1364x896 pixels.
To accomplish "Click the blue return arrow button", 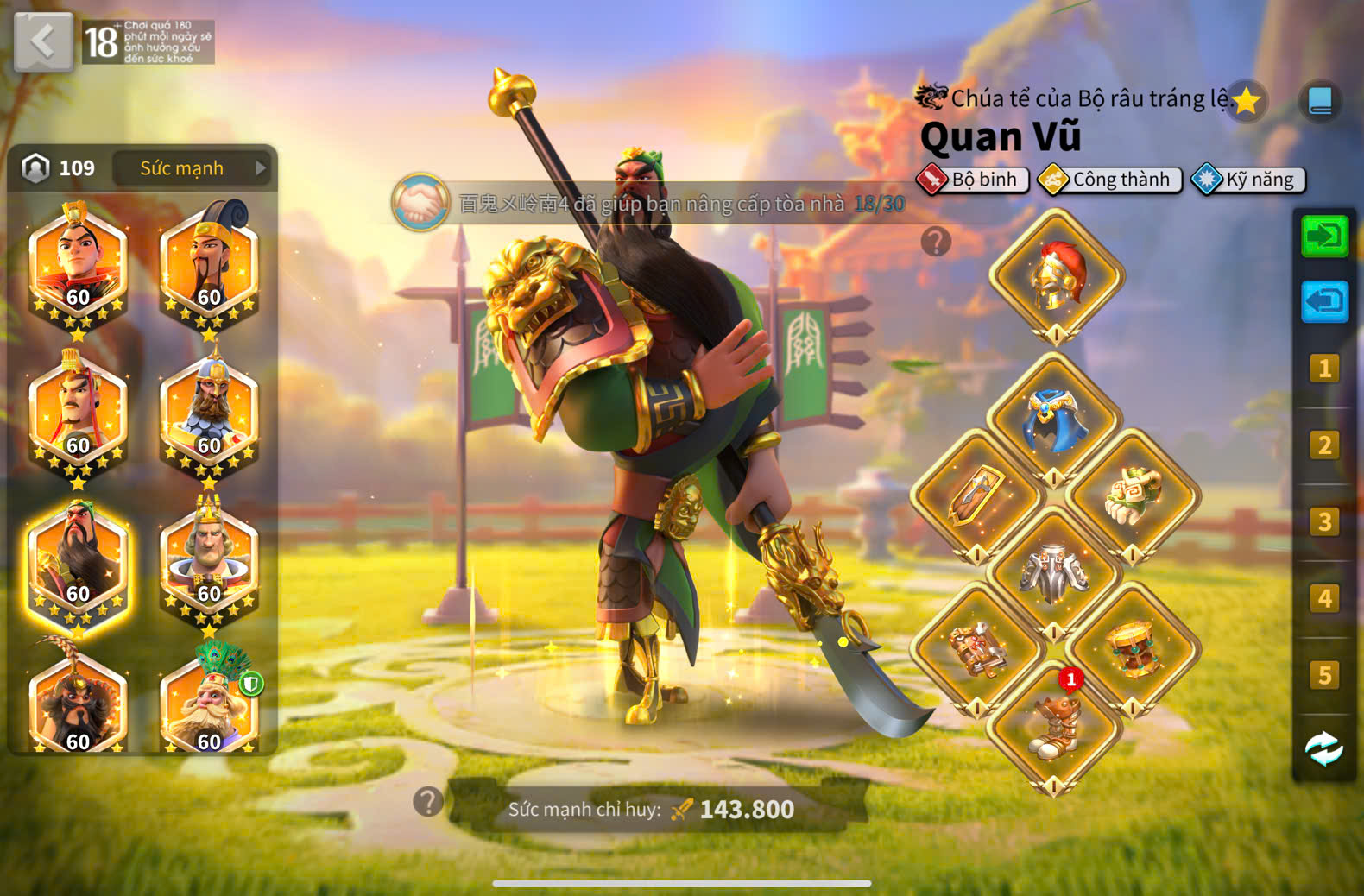I will click(x=1324, y=302).
